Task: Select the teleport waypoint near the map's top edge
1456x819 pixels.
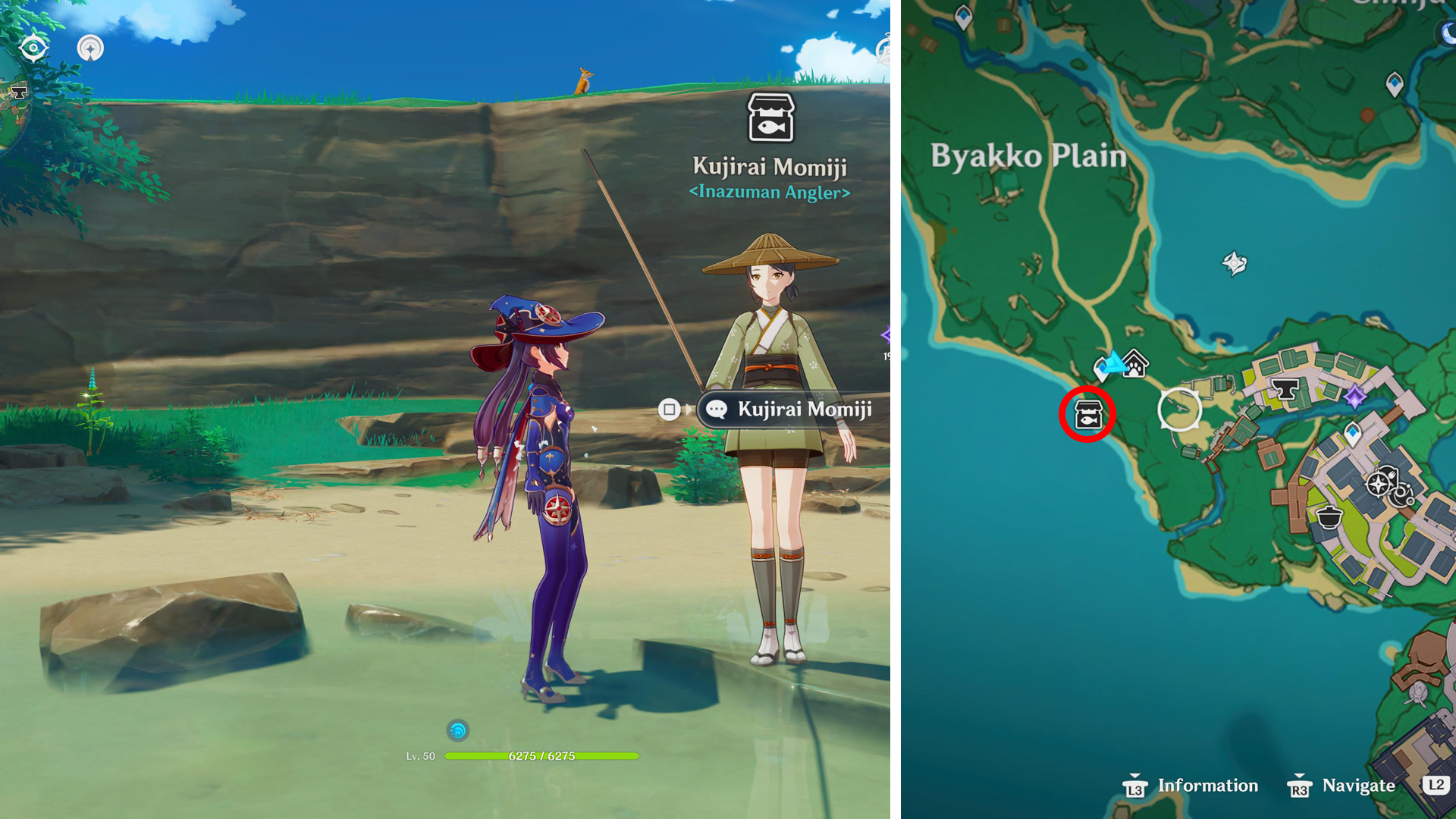Action: tap(962, 15)
